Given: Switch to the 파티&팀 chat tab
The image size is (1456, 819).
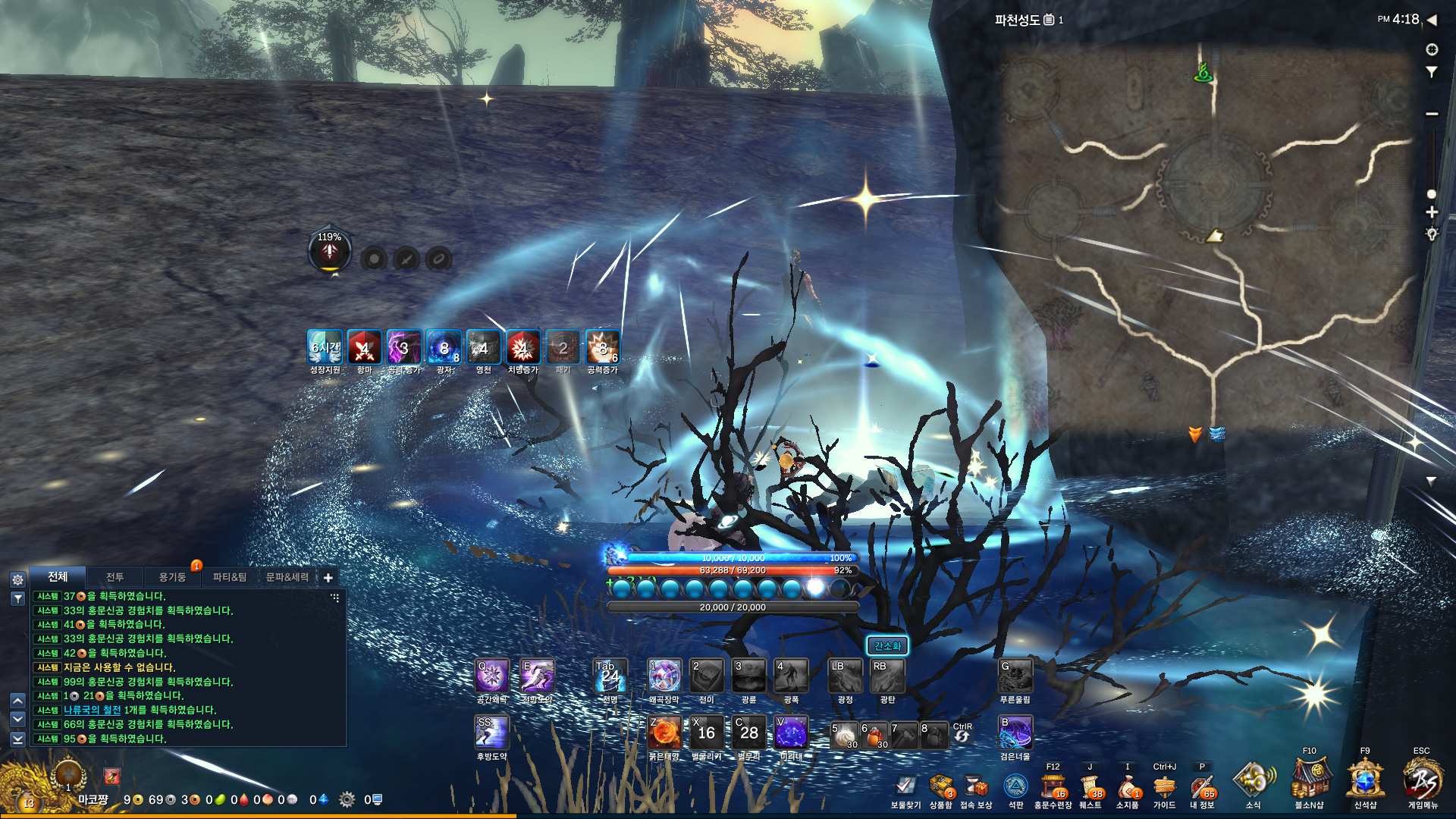Looking at the screenshot, I should coord(229,577).
